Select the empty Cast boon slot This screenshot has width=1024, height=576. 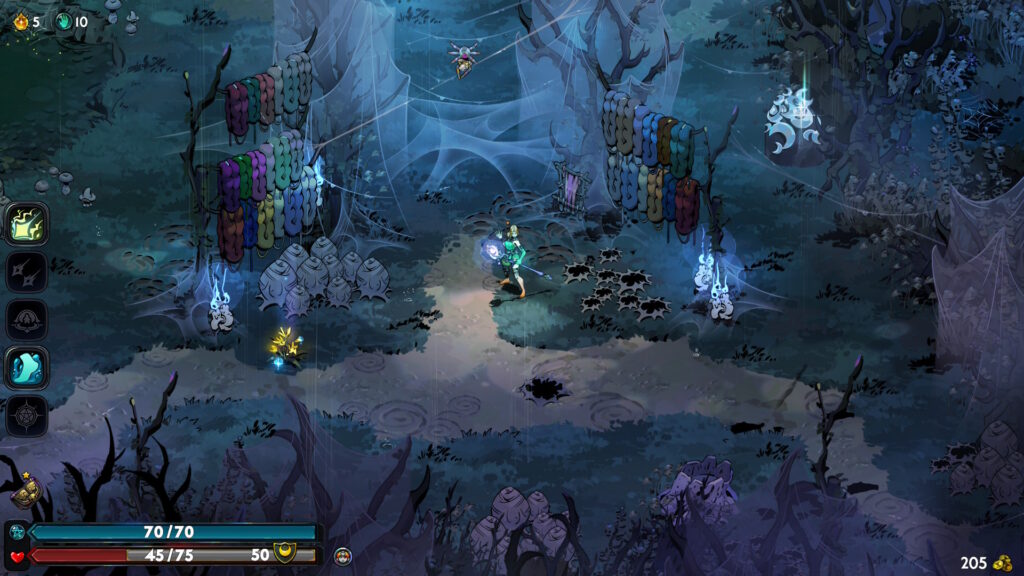(x=27, y=319)
